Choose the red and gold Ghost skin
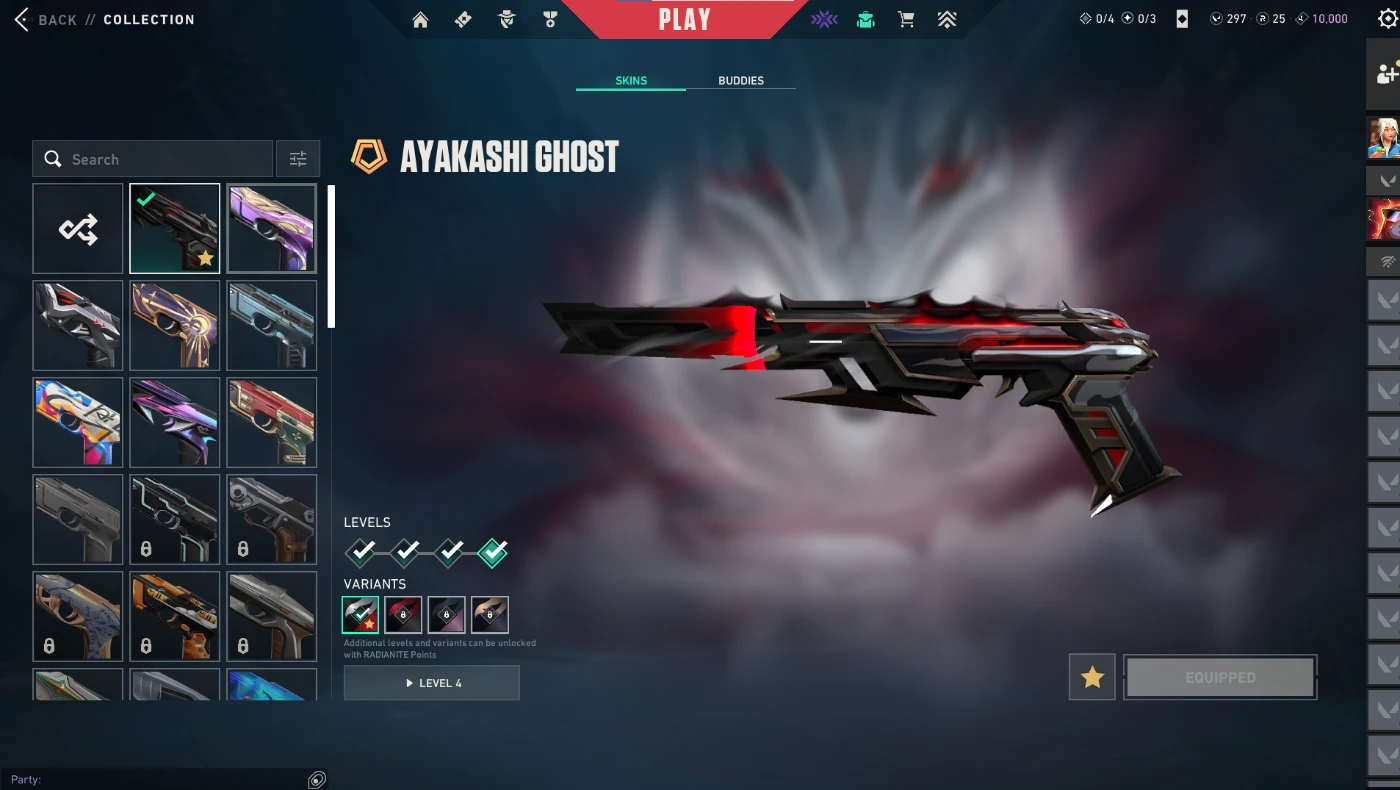 point(272,423)
